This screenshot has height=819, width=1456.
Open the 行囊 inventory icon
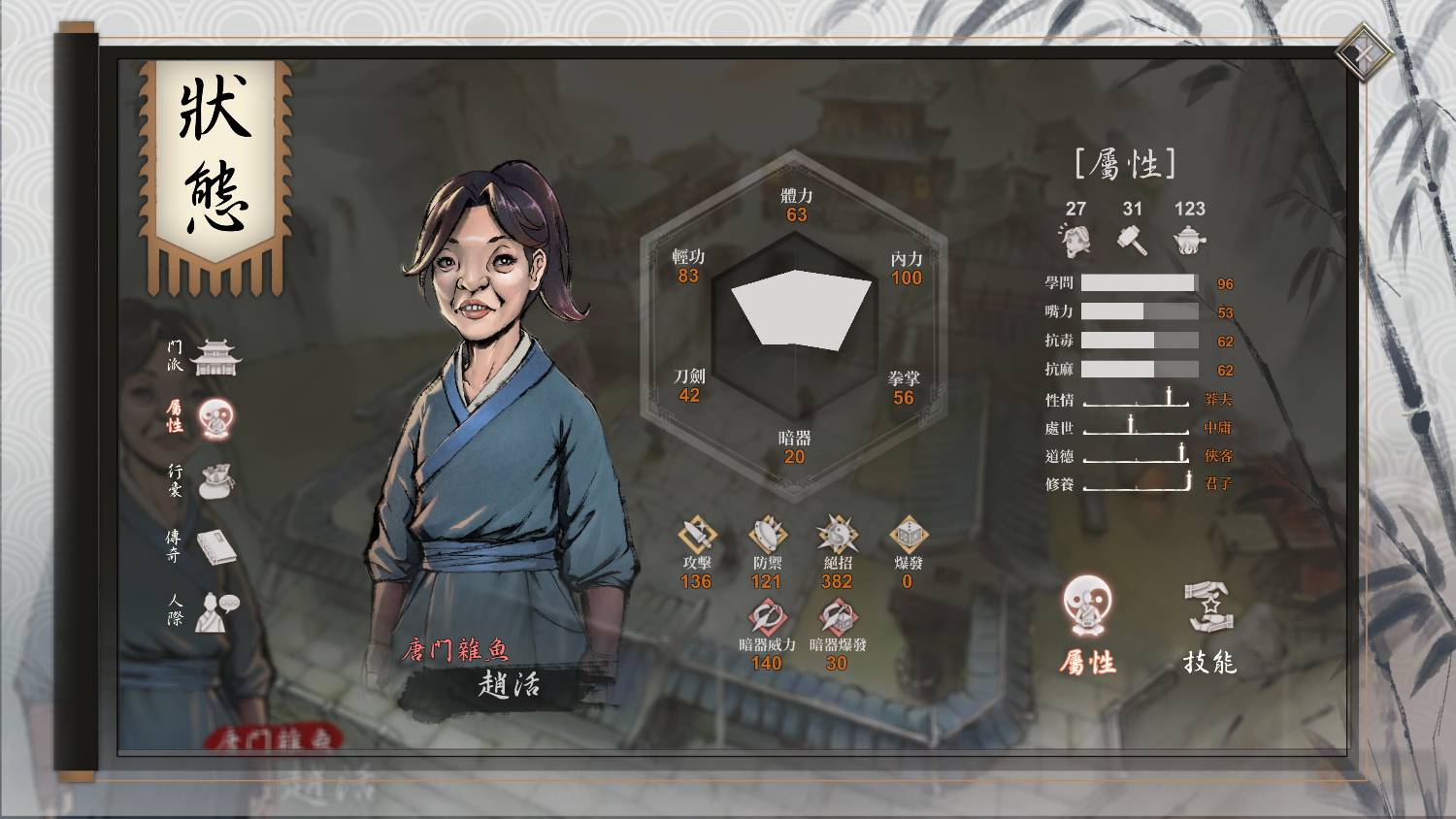pyautogui.click(x=215, y=482)
